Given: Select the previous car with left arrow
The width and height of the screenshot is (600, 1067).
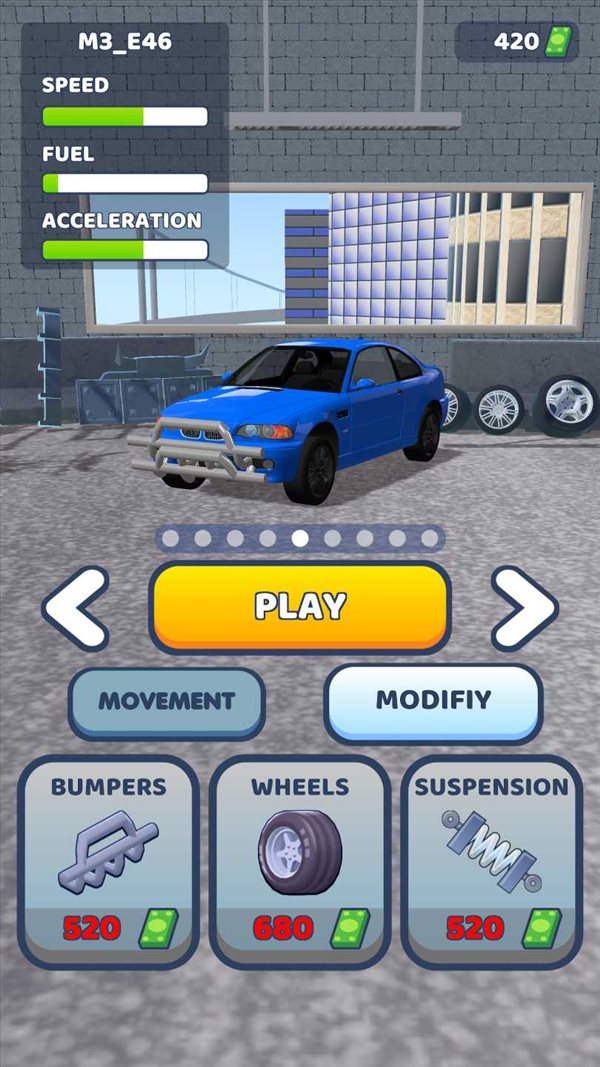Looking at the screenshot, I should [x=76, y=607].
